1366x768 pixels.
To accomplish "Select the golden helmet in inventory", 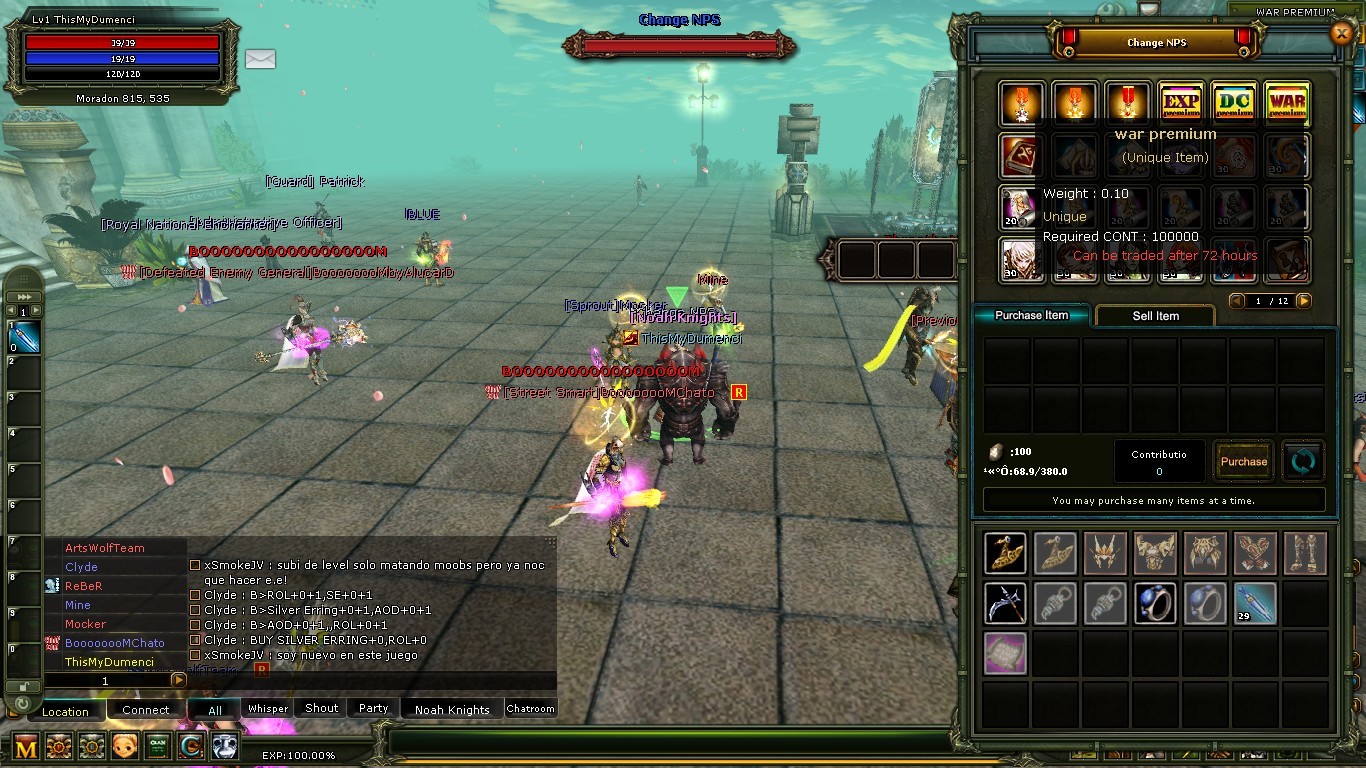I will tap(1105, 553).
